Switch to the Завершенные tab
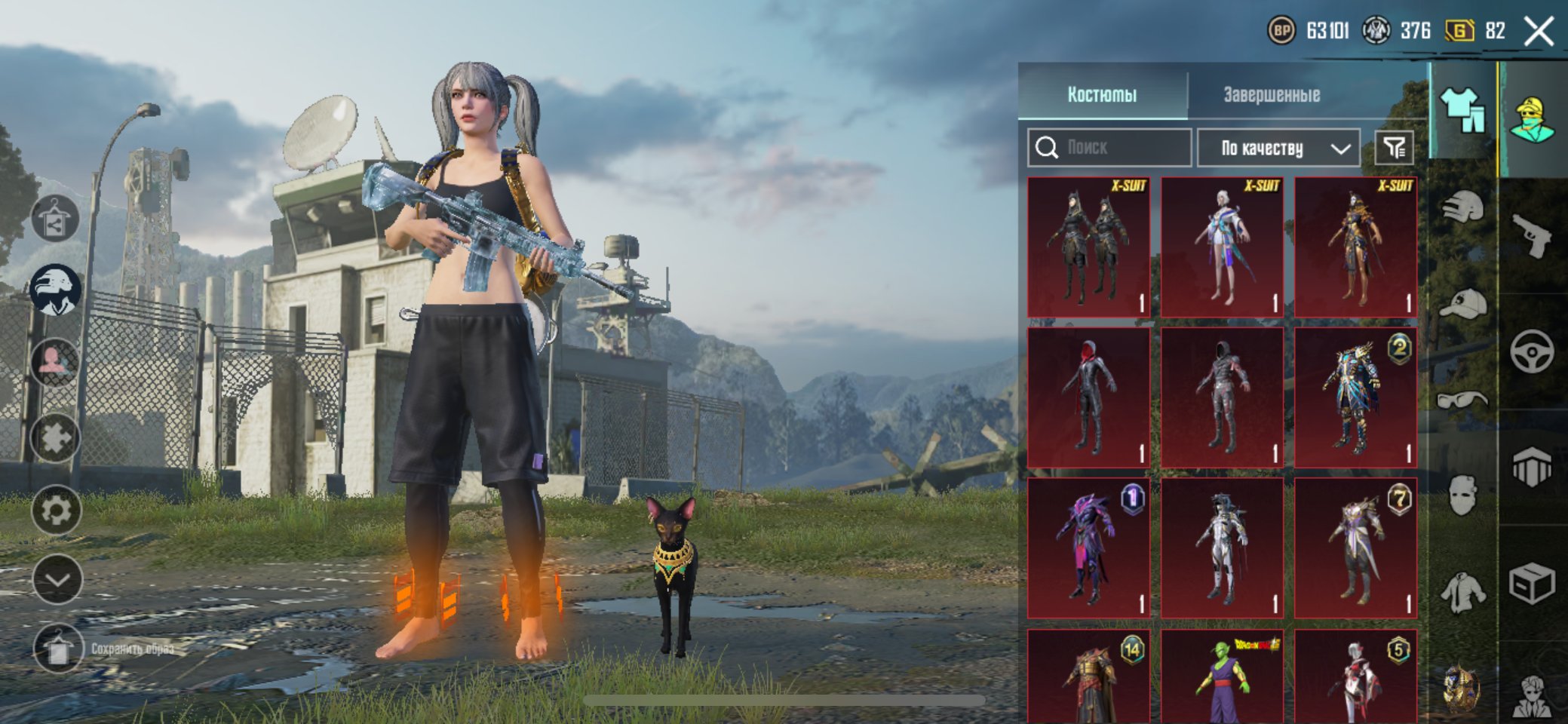This screenshot has height=724, width=1568. click(x=1272, y=95)
